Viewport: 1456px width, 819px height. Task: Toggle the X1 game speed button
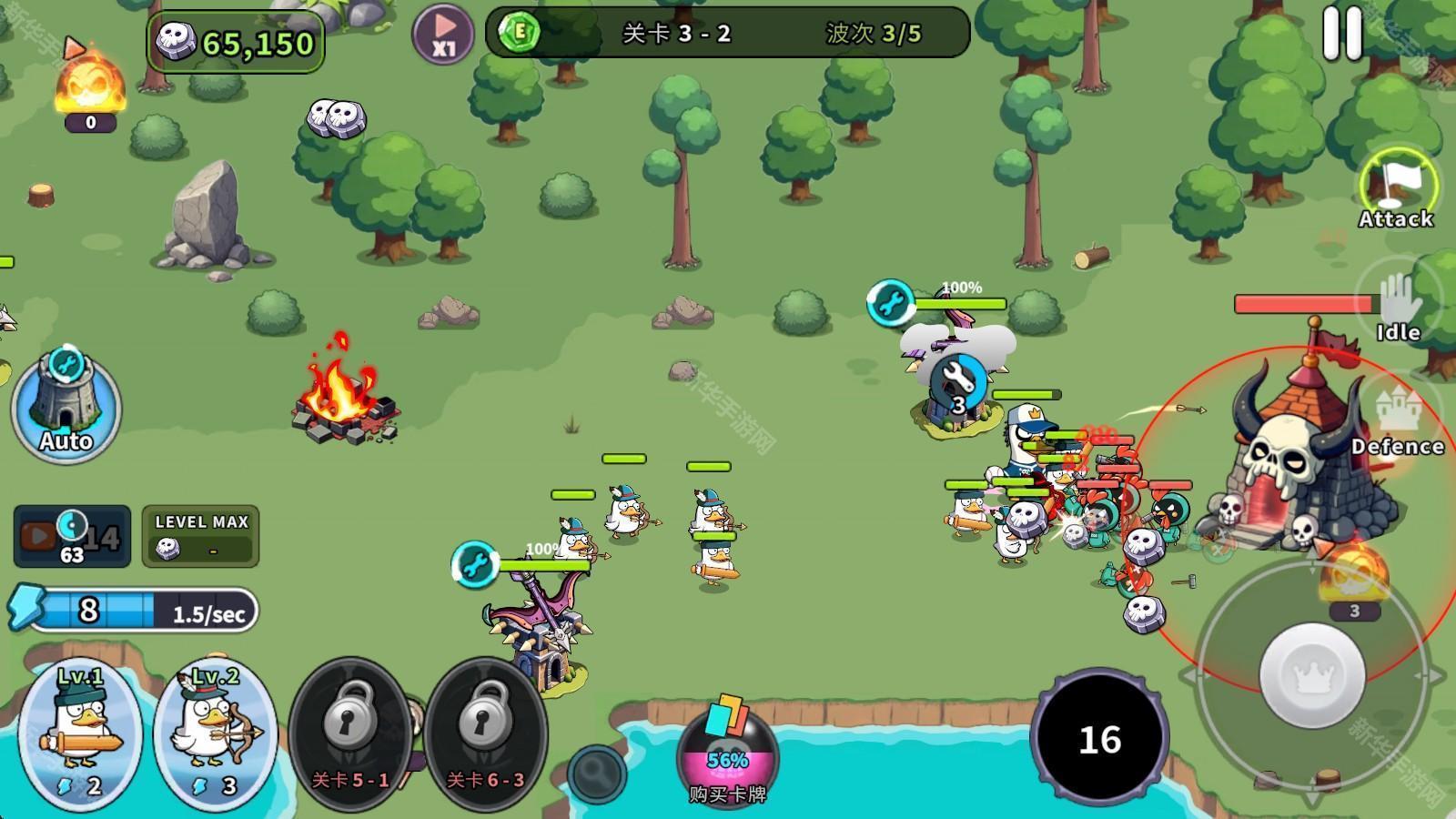443,35
